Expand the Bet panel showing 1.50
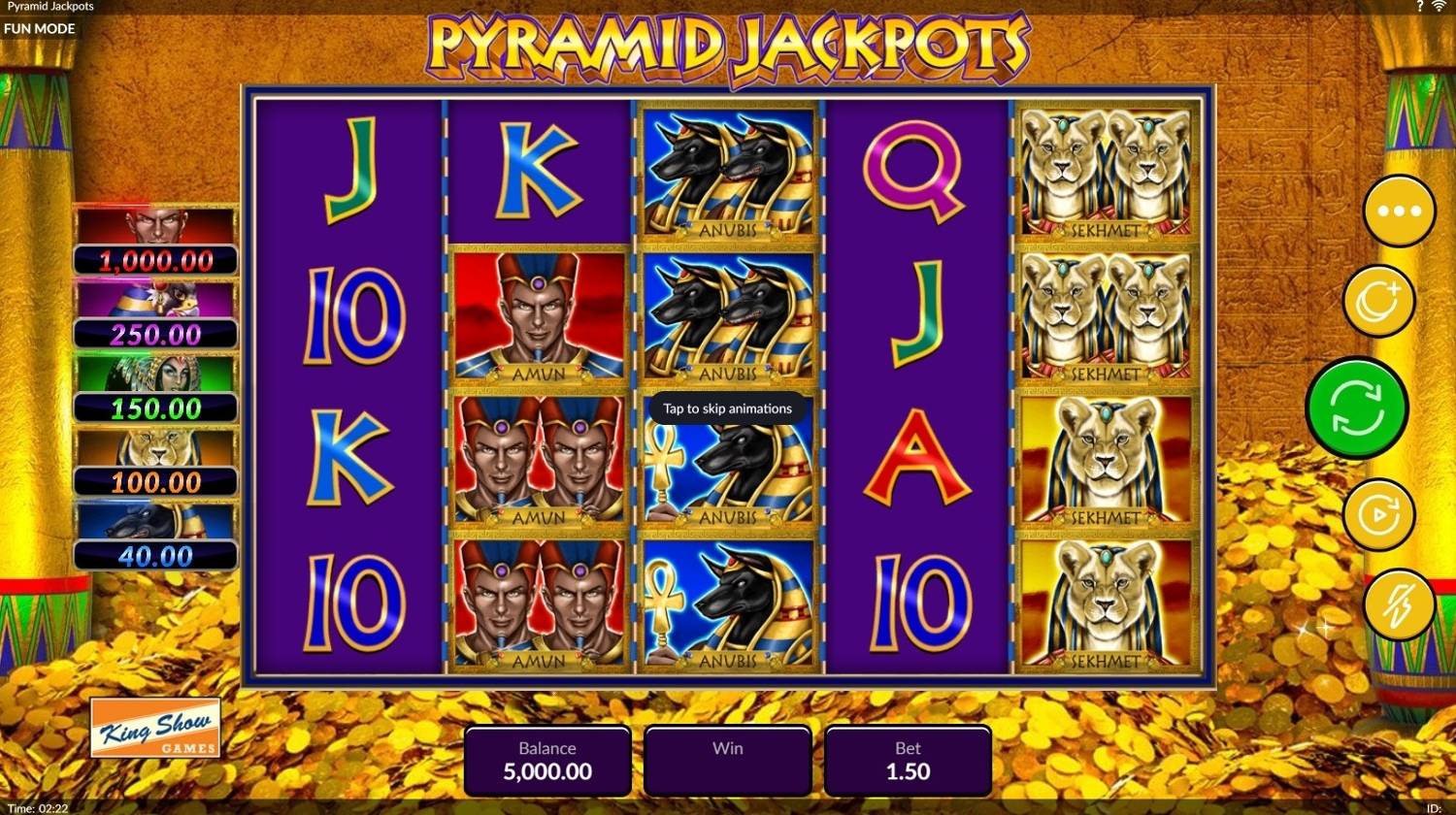The height and width of the screenshot is (815, 1456). coord(908,761)
